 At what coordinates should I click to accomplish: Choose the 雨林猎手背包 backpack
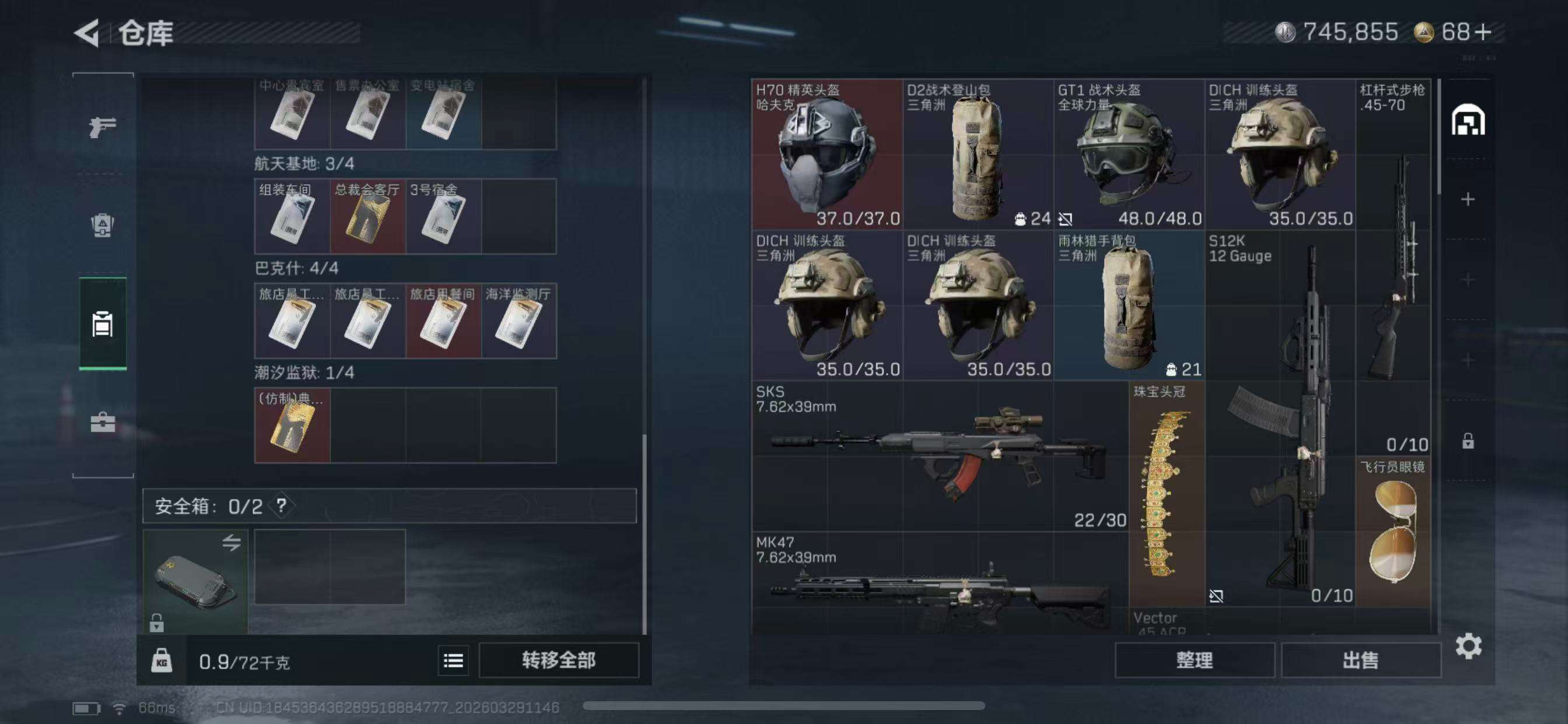click(x=1129, y=305)
